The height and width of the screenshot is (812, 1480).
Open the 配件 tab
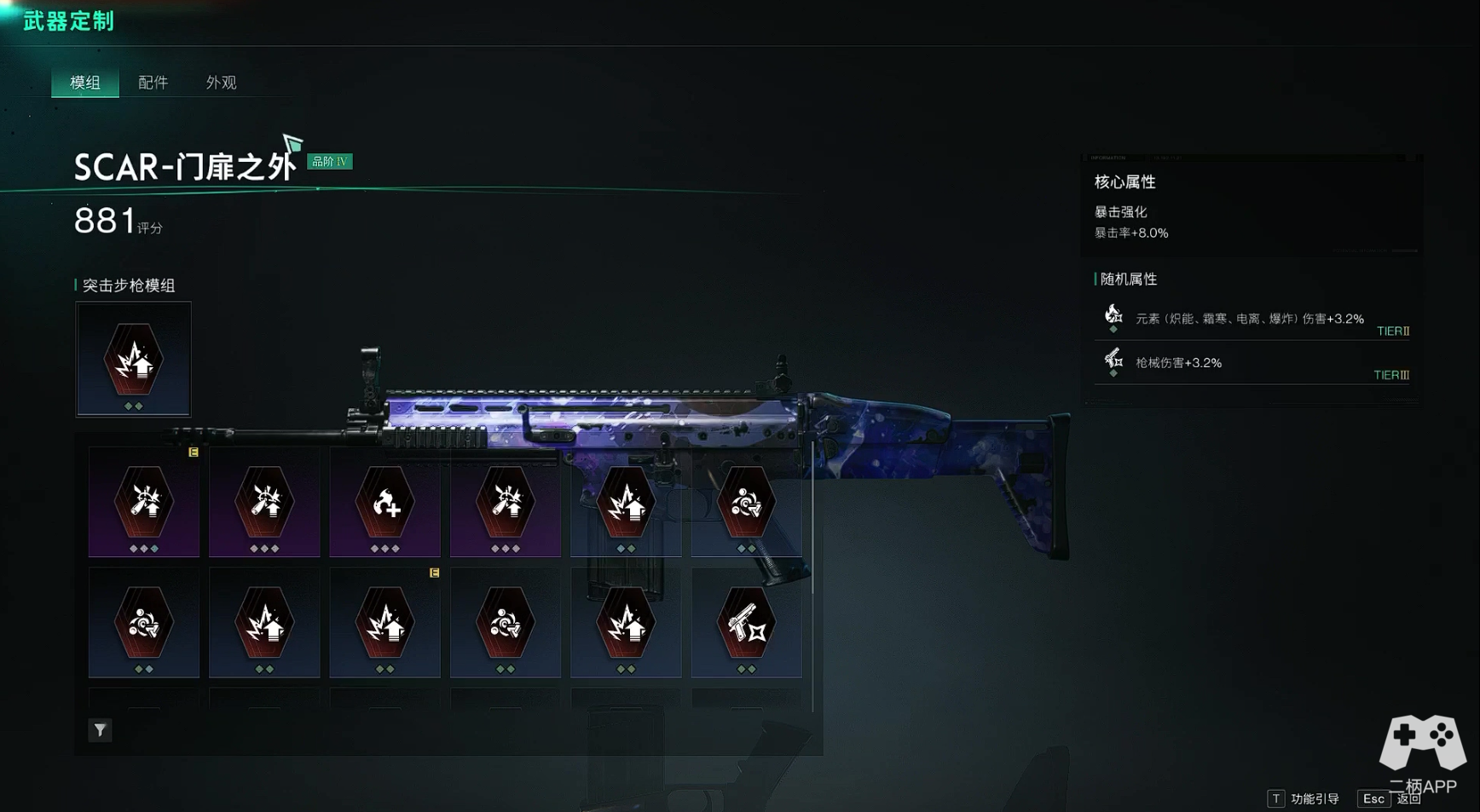pos(153,83)
